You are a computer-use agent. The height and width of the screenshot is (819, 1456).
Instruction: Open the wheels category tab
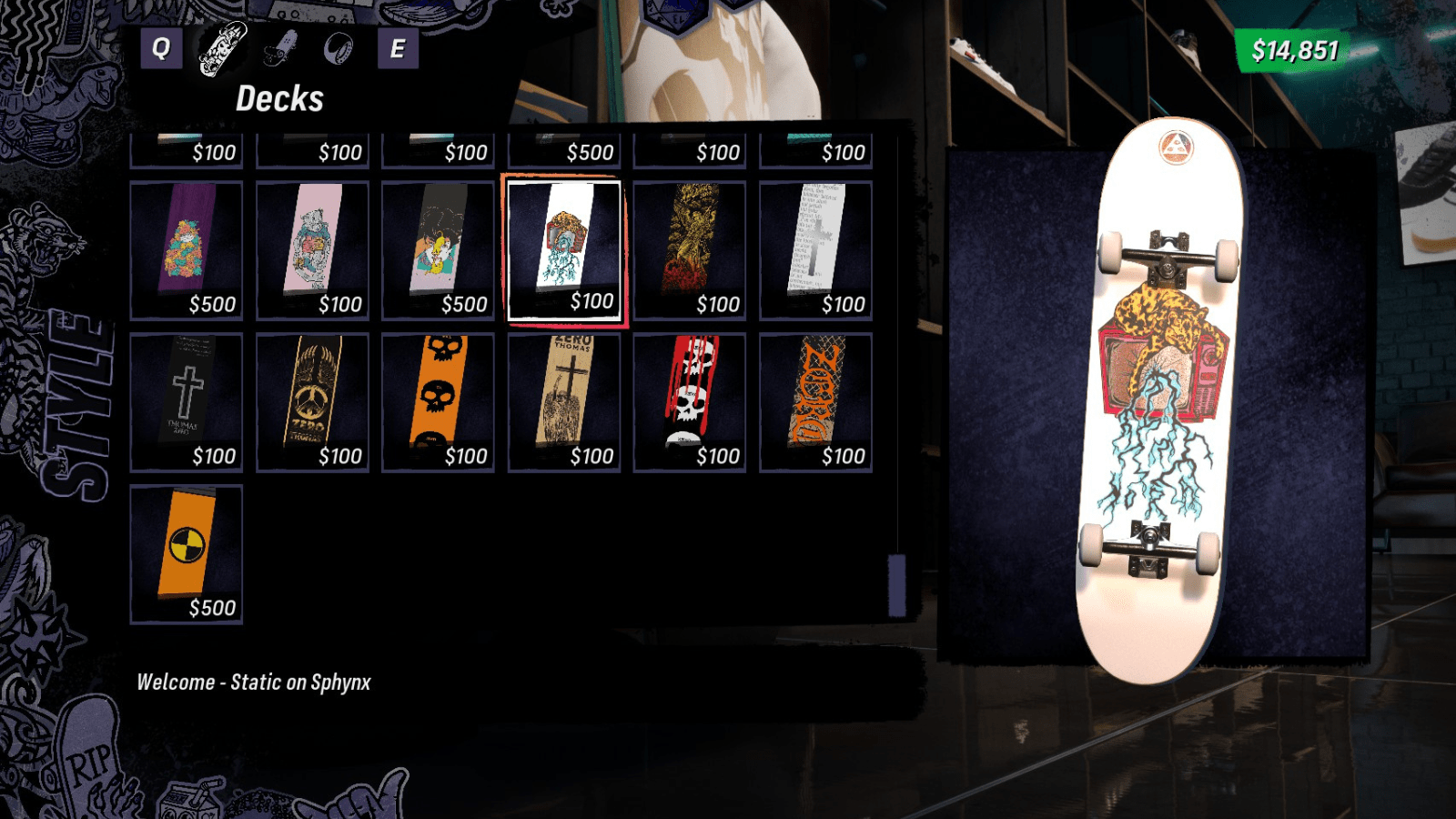(338, 48)
